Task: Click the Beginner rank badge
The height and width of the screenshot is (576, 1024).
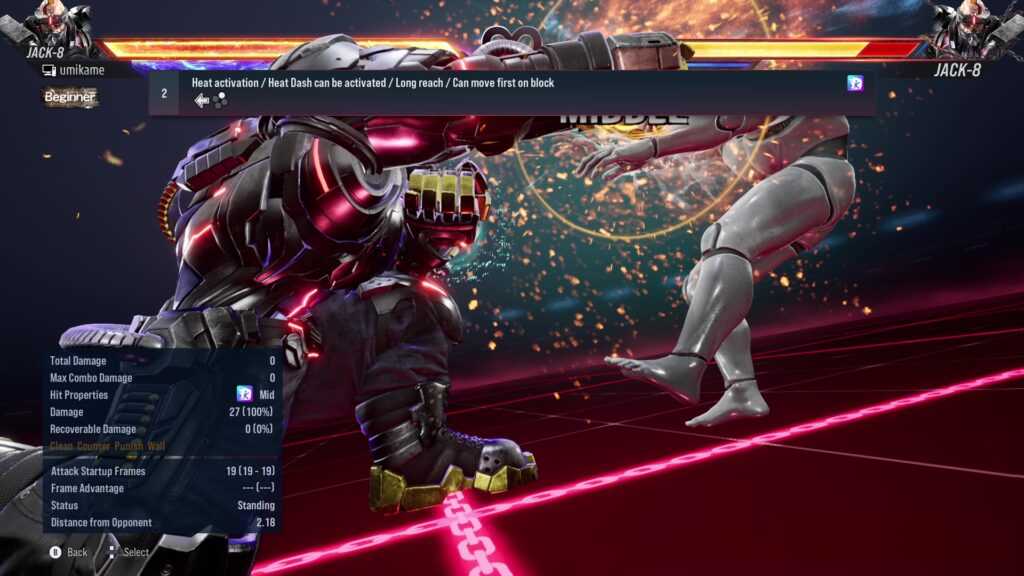Action: [x=70, y=97]
